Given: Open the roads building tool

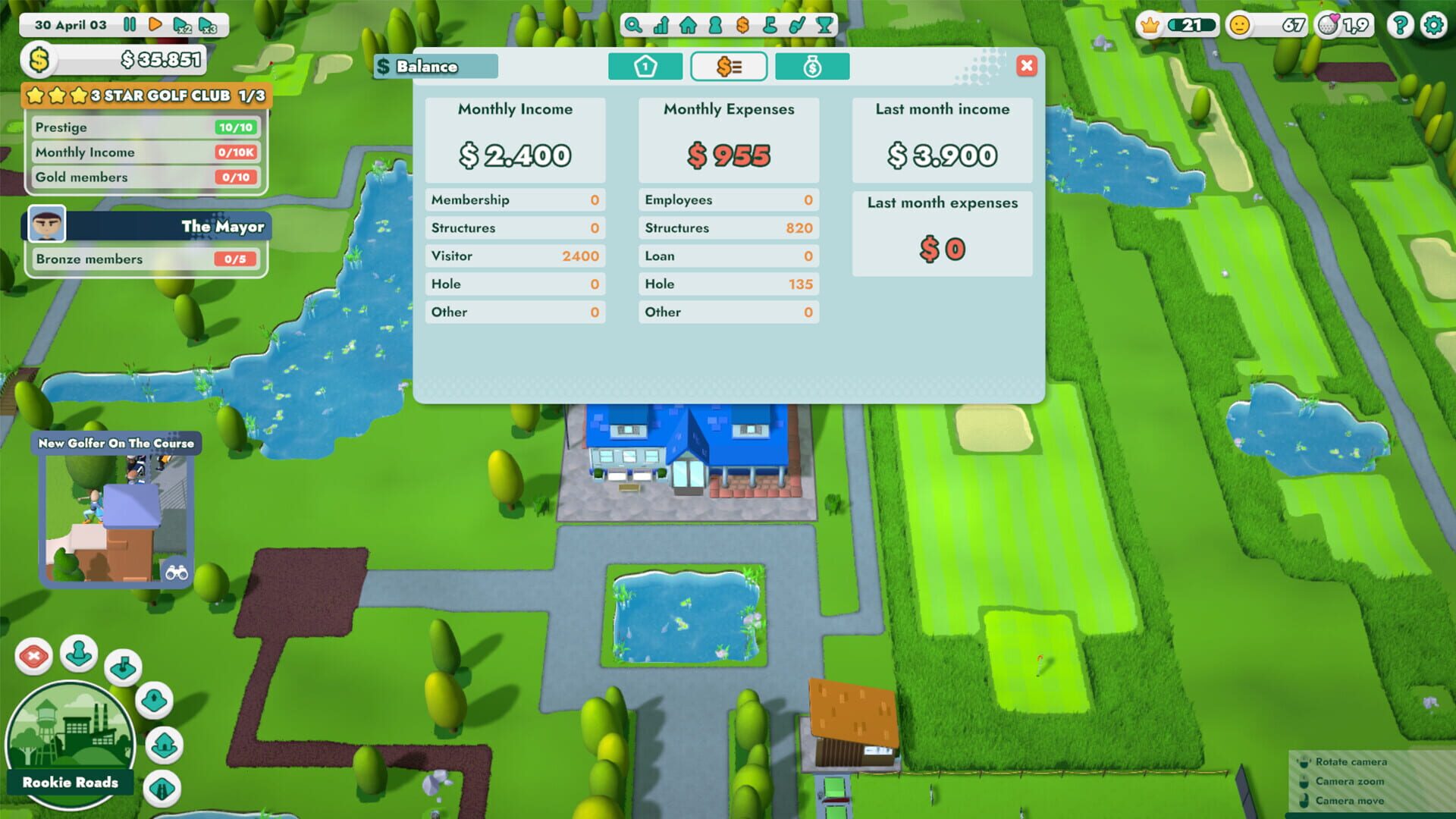Looking at the screenshot, I should (162, 786).
